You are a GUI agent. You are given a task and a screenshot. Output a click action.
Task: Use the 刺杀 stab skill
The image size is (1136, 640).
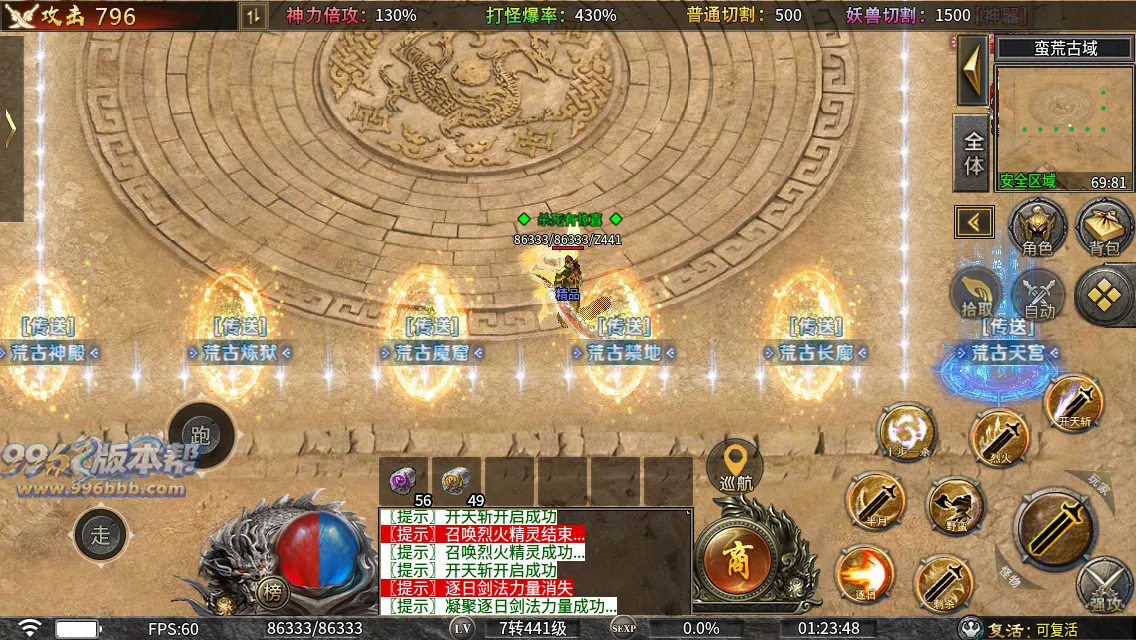[x=943, y=583]
